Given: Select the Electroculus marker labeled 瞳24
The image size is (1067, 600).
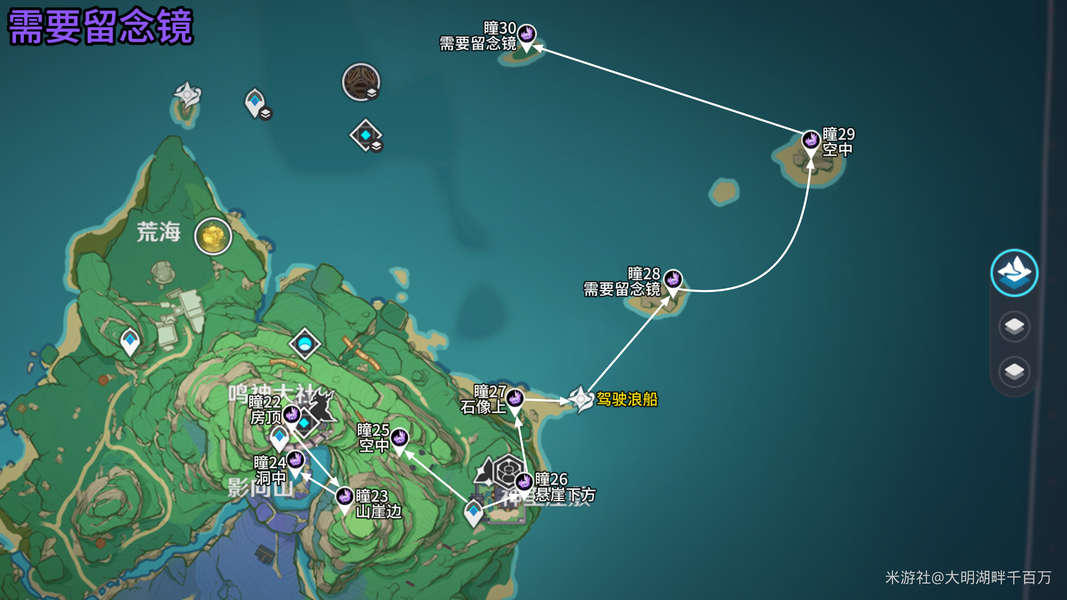Looking at the screenshot, I should coord(295,463).
